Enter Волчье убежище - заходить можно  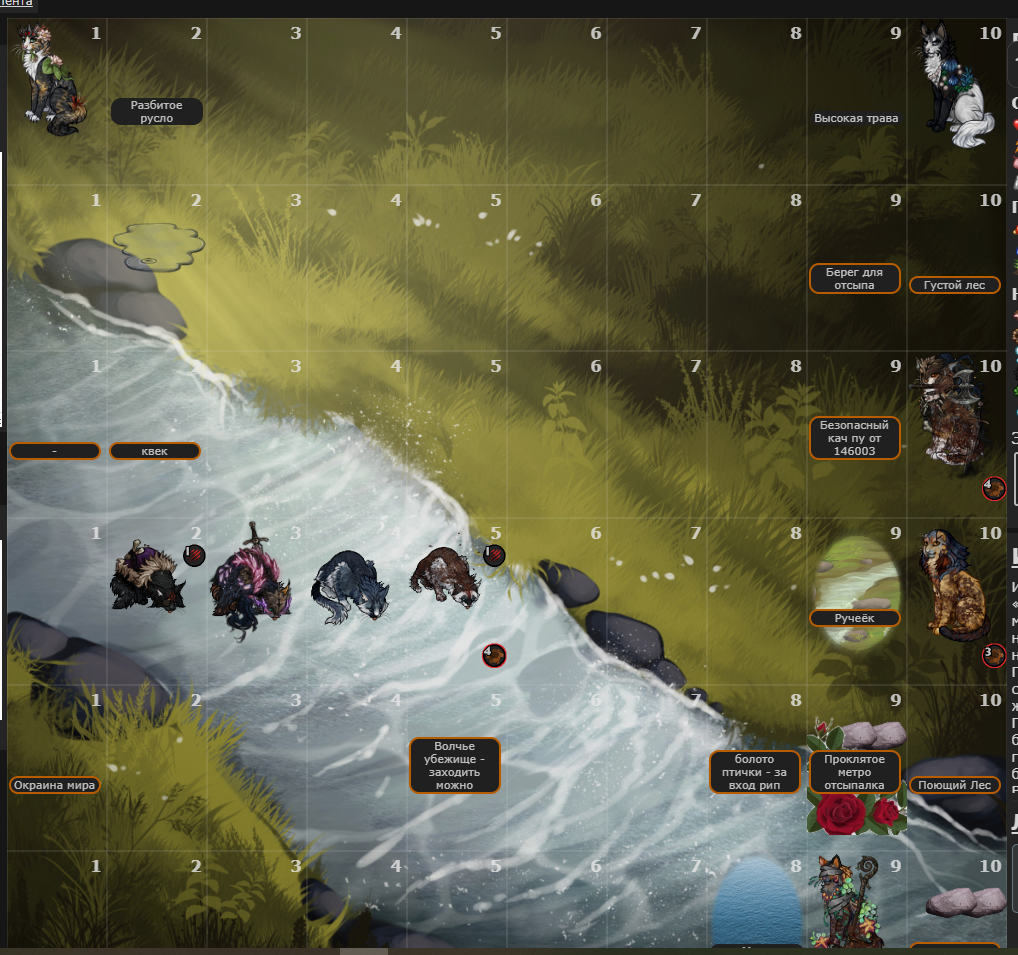click(x=455, y=765)
